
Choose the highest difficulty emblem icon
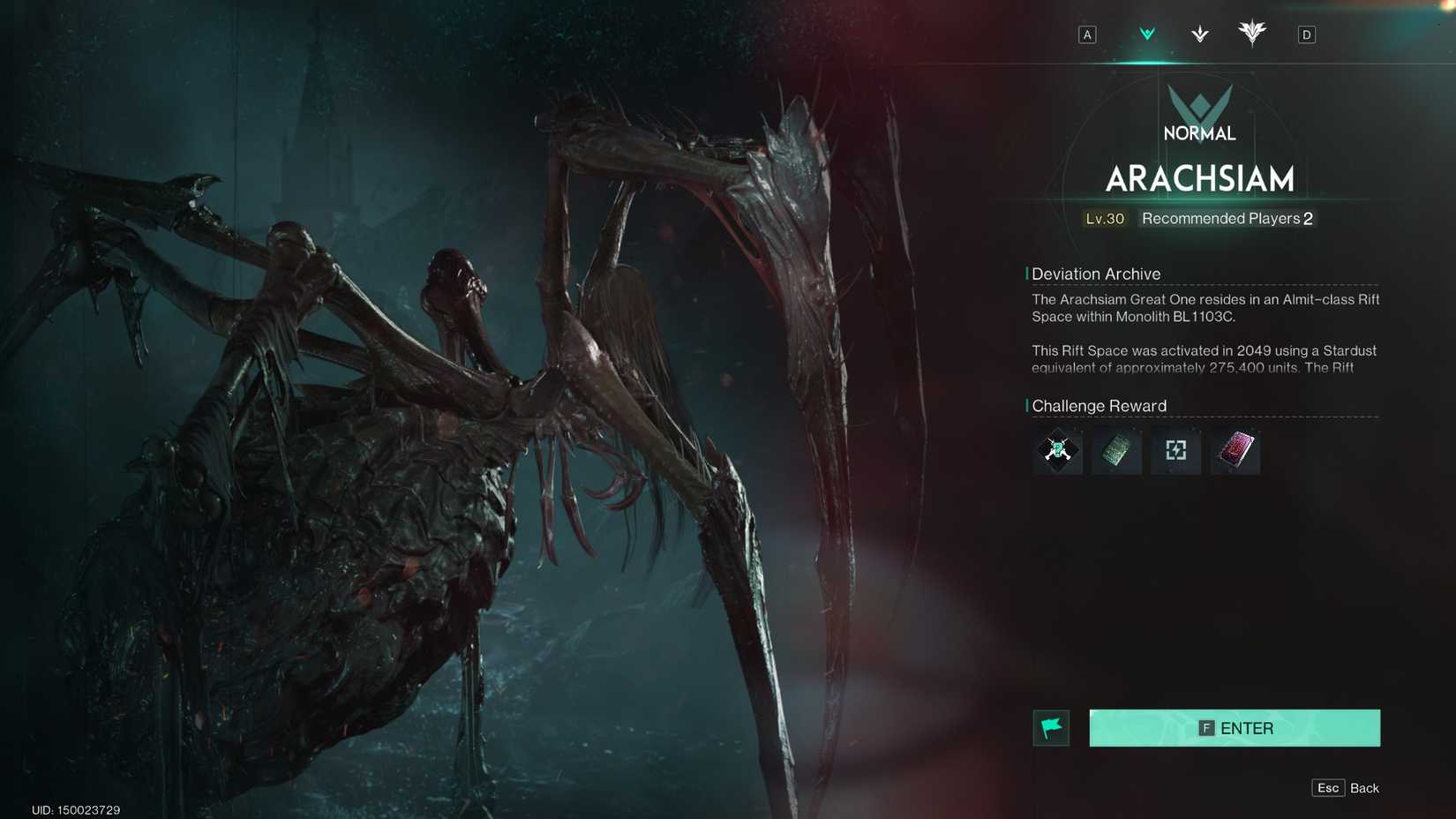(1252, 34)
